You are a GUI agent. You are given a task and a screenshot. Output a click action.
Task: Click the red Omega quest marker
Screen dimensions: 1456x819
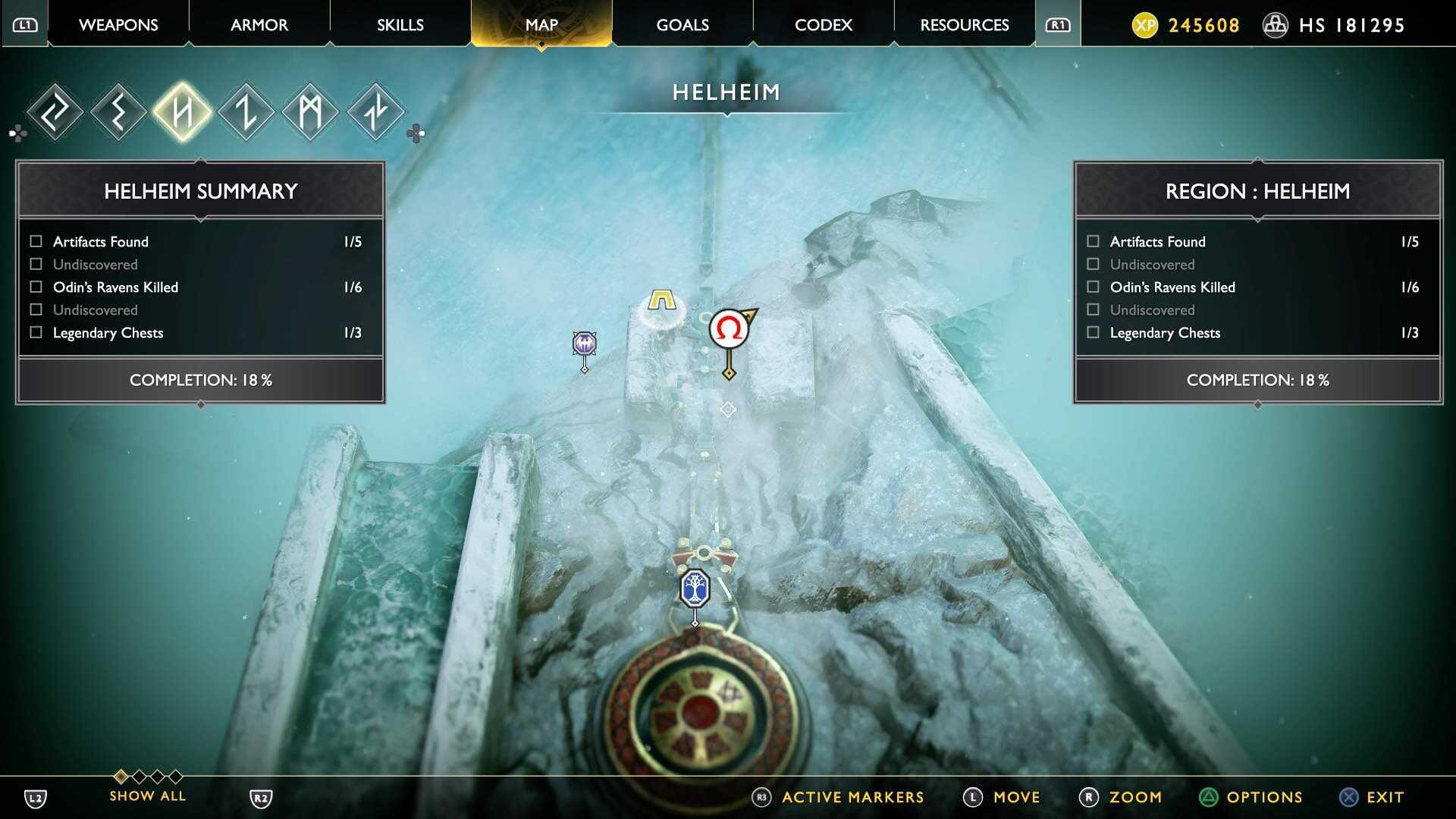tap(730, 328)
